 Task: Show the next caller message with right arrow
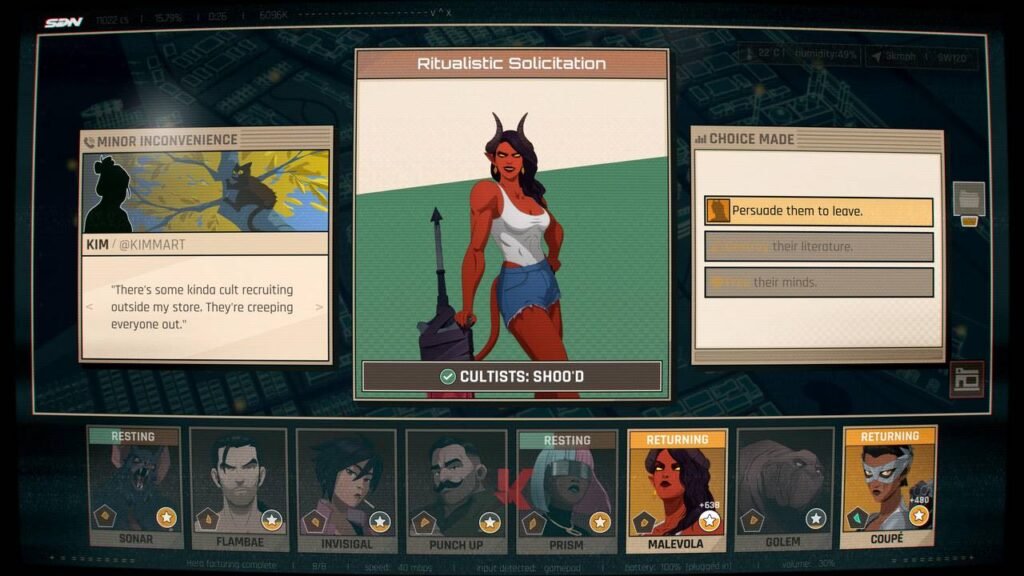[x=320, y=307]
